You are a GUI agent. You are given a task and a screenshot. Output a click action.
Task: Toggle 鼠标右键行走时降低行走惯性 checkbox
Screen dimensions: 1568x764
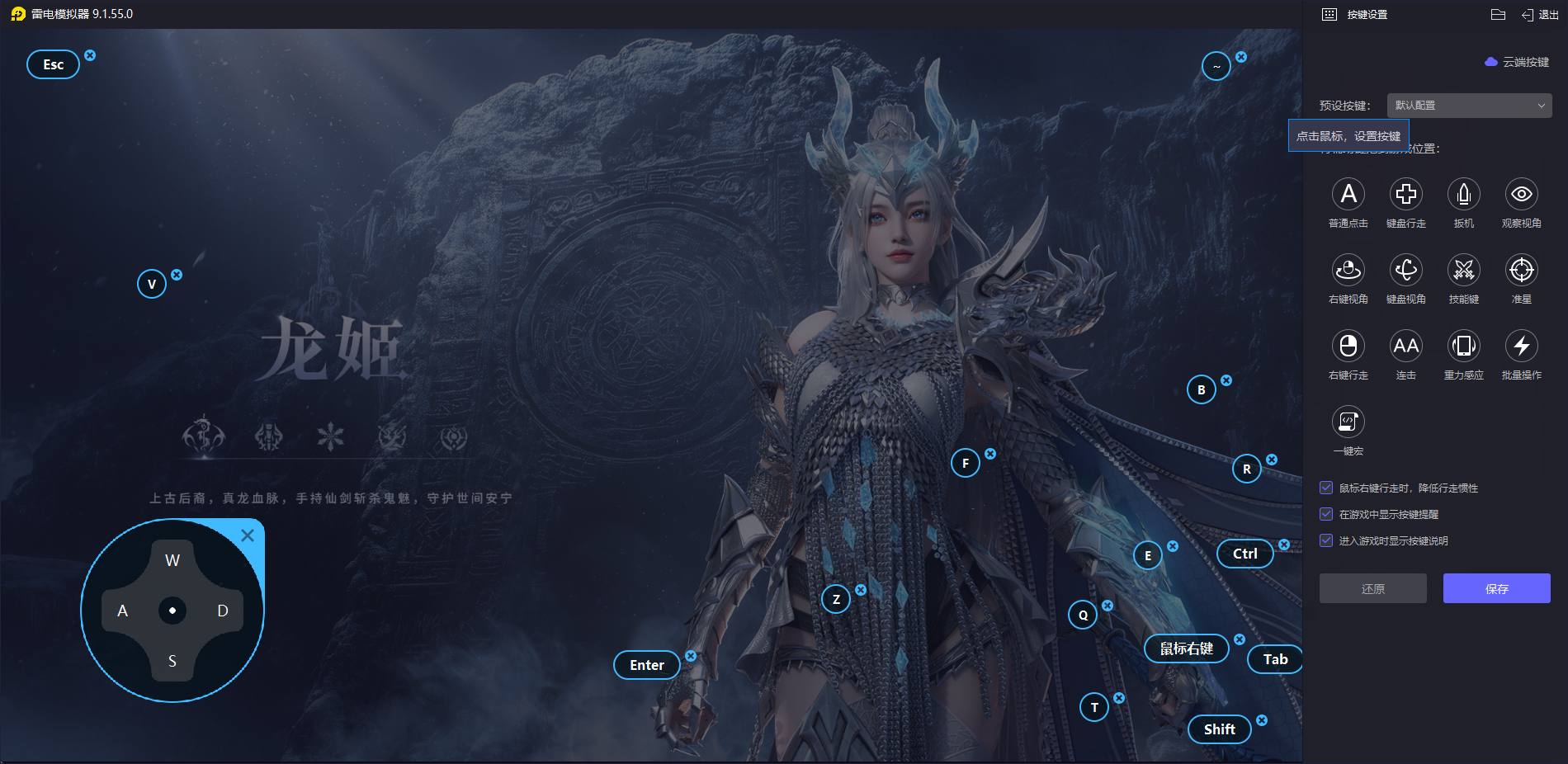pyautogui.click(x=1326, y=488)
